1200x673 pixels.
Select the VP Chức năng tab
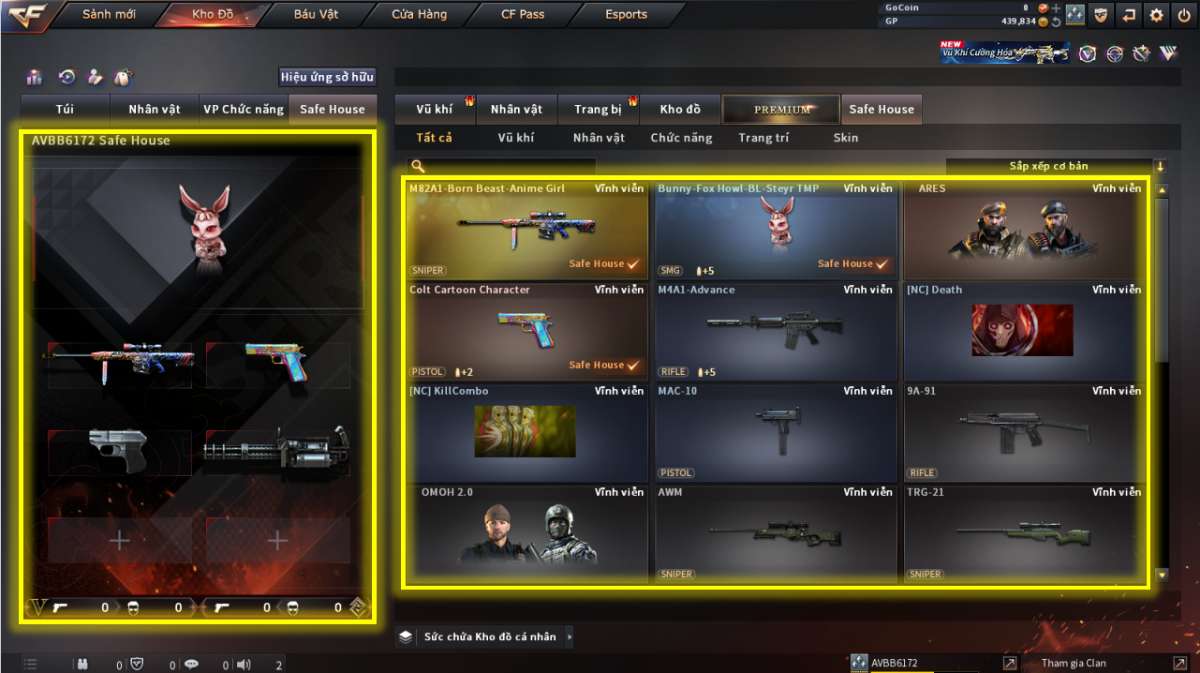[x=243, y=109]
